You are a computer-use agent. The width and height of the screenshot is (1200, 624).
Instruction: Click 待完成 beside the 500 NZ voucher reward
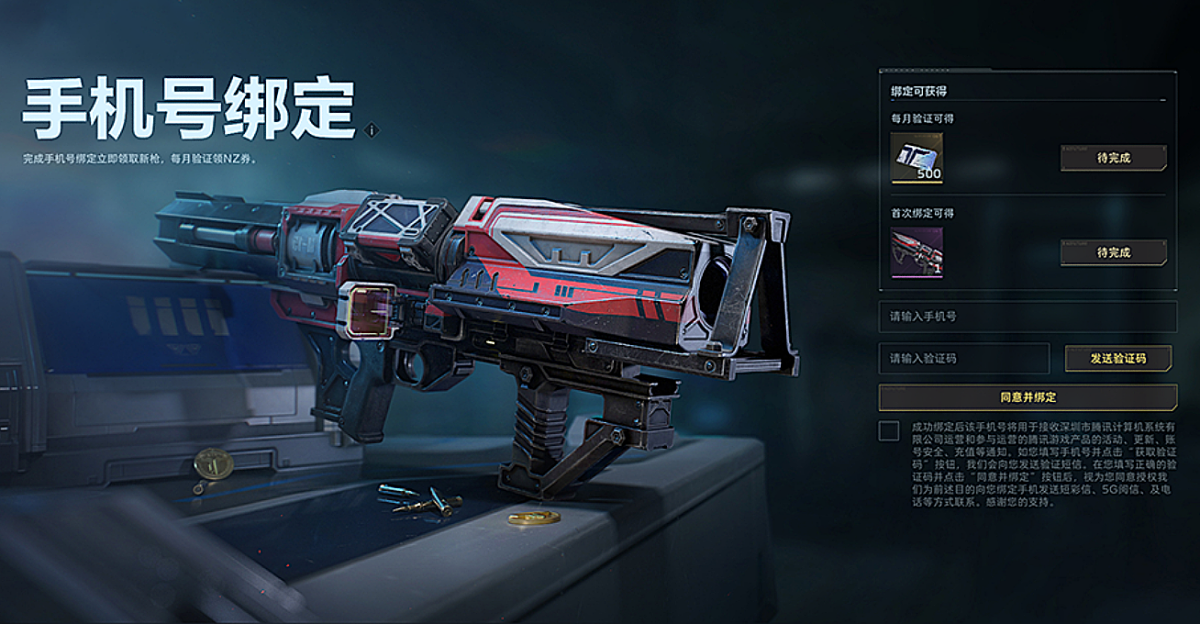(1113, 158)
